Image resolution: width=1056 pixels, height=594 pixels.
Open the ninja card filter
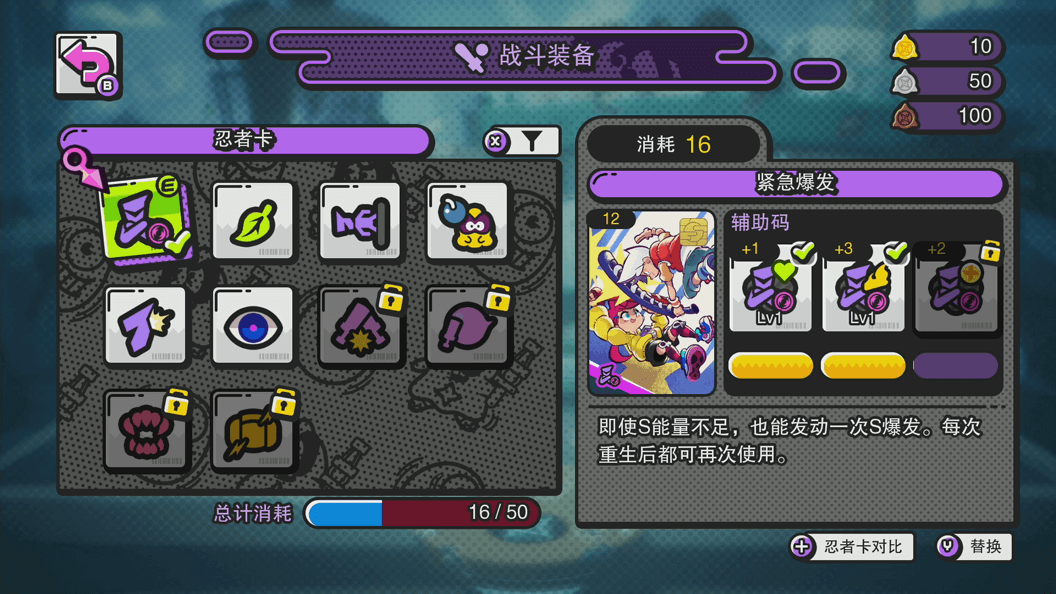pyautogui.click(x=522, y=142)
